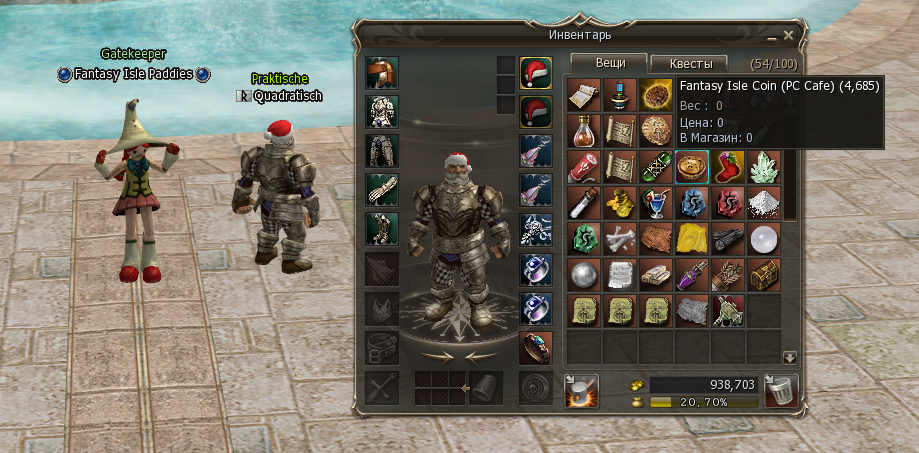The width and height of the screenshot is (919, 453).
Task: Click the equipped gauntlets slot
Action: (382, 190)
